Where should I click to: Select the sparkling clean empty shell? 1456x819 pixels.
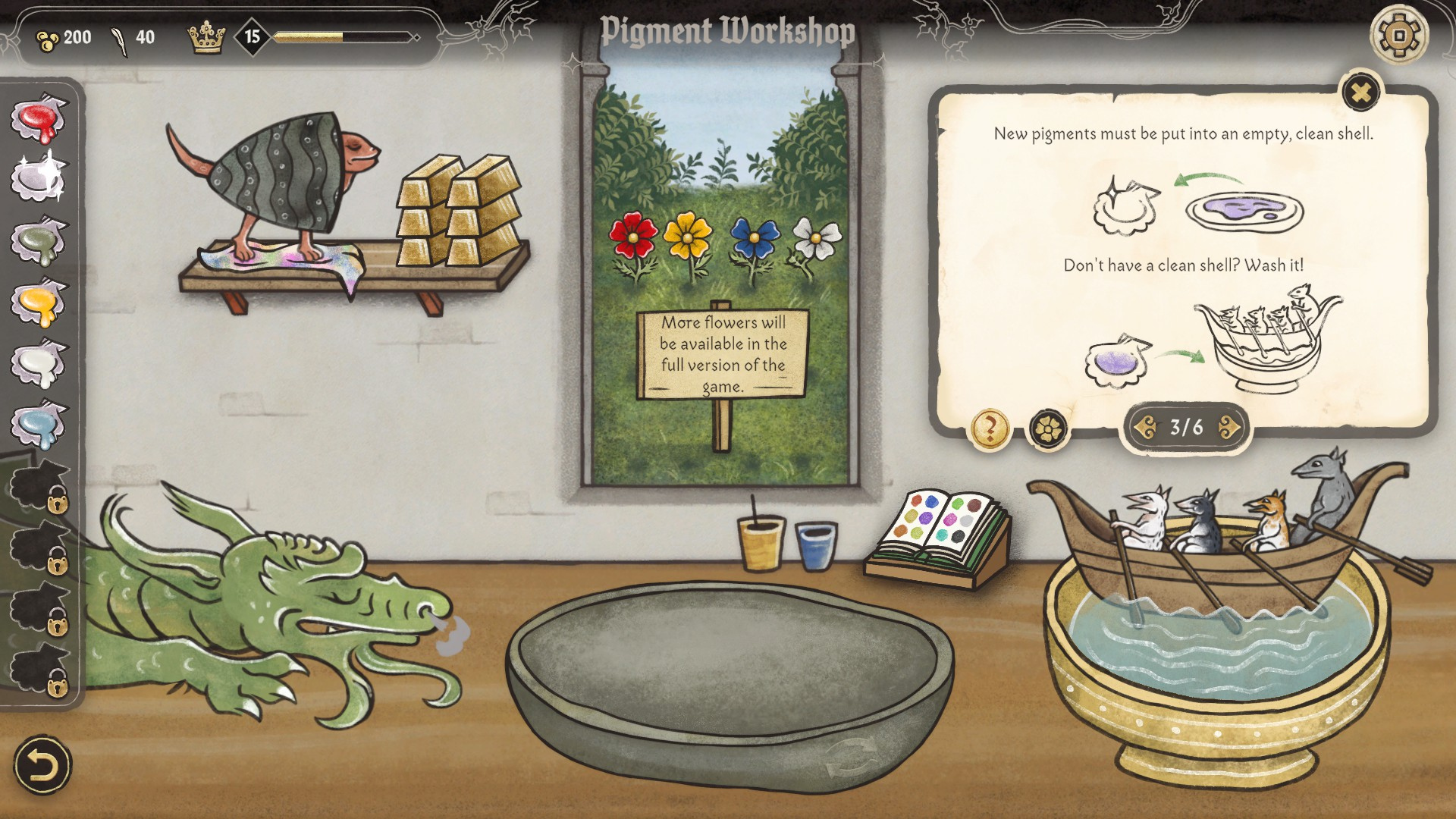39,179
